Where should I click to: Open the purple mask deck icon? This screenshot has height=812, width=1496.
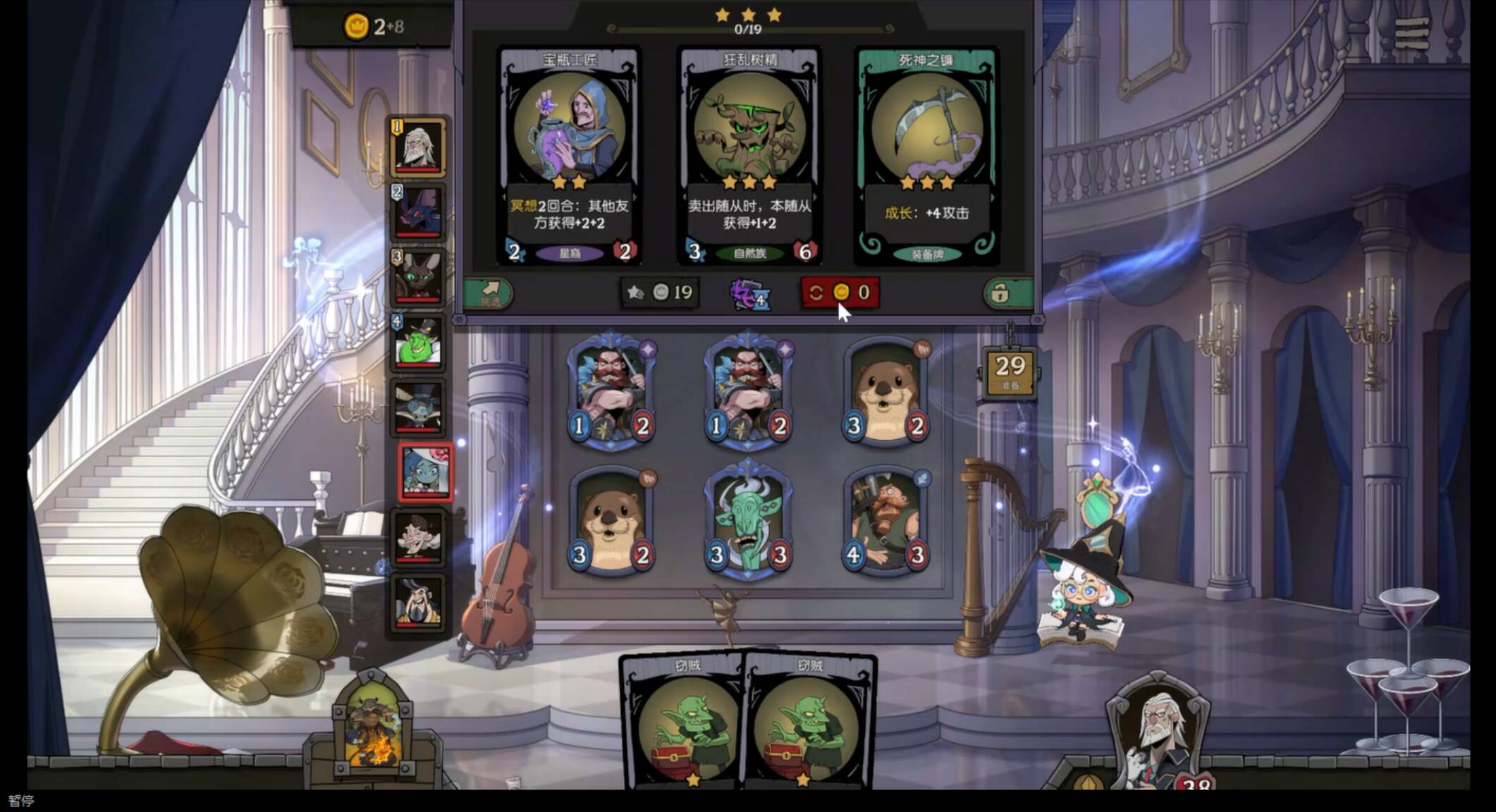pos(749,294)
